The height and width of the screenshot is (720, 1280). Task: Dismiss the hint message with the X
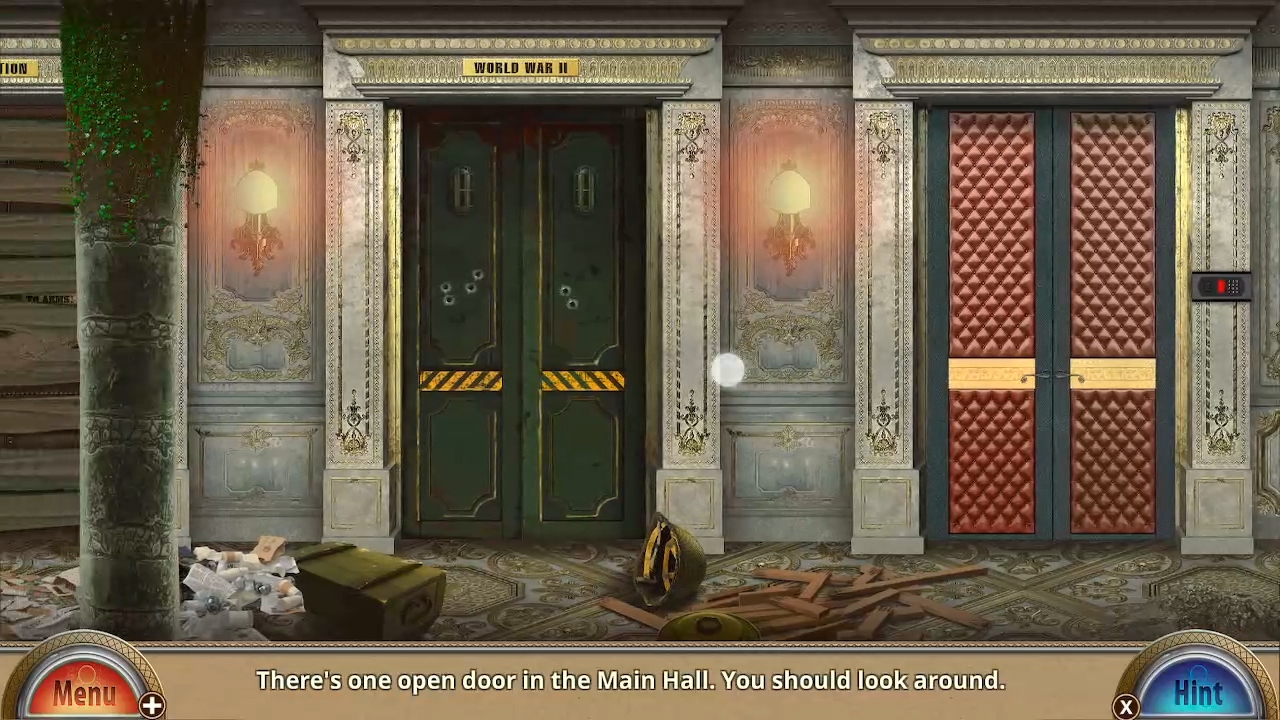click(1126, 705)
